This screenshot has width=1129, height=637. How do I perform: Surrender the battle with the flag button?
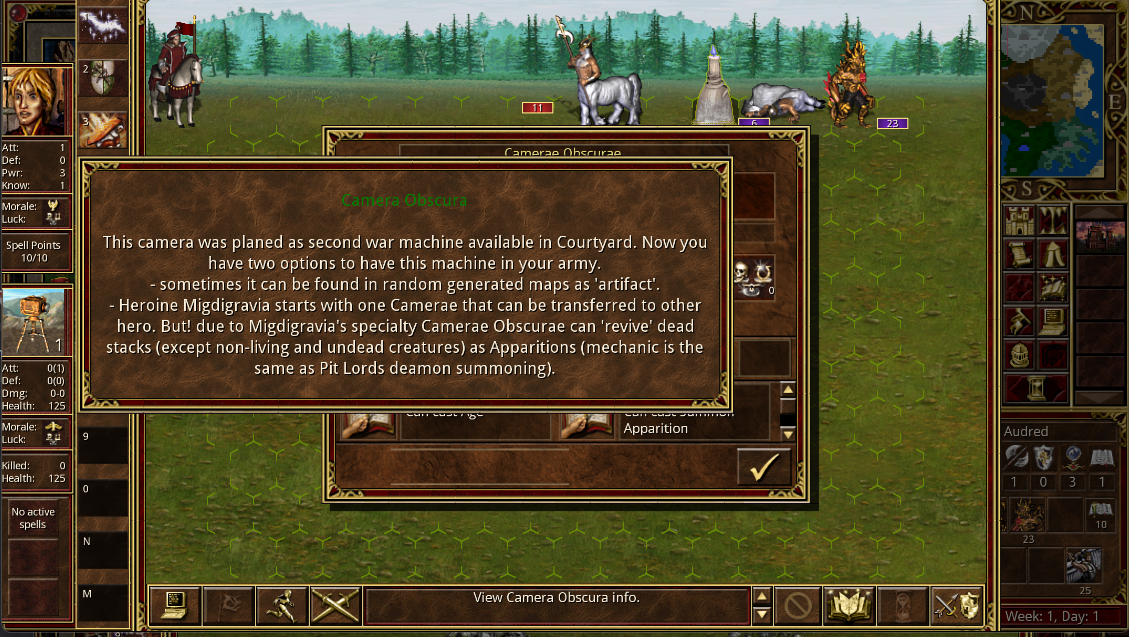(x=228, y=605)
